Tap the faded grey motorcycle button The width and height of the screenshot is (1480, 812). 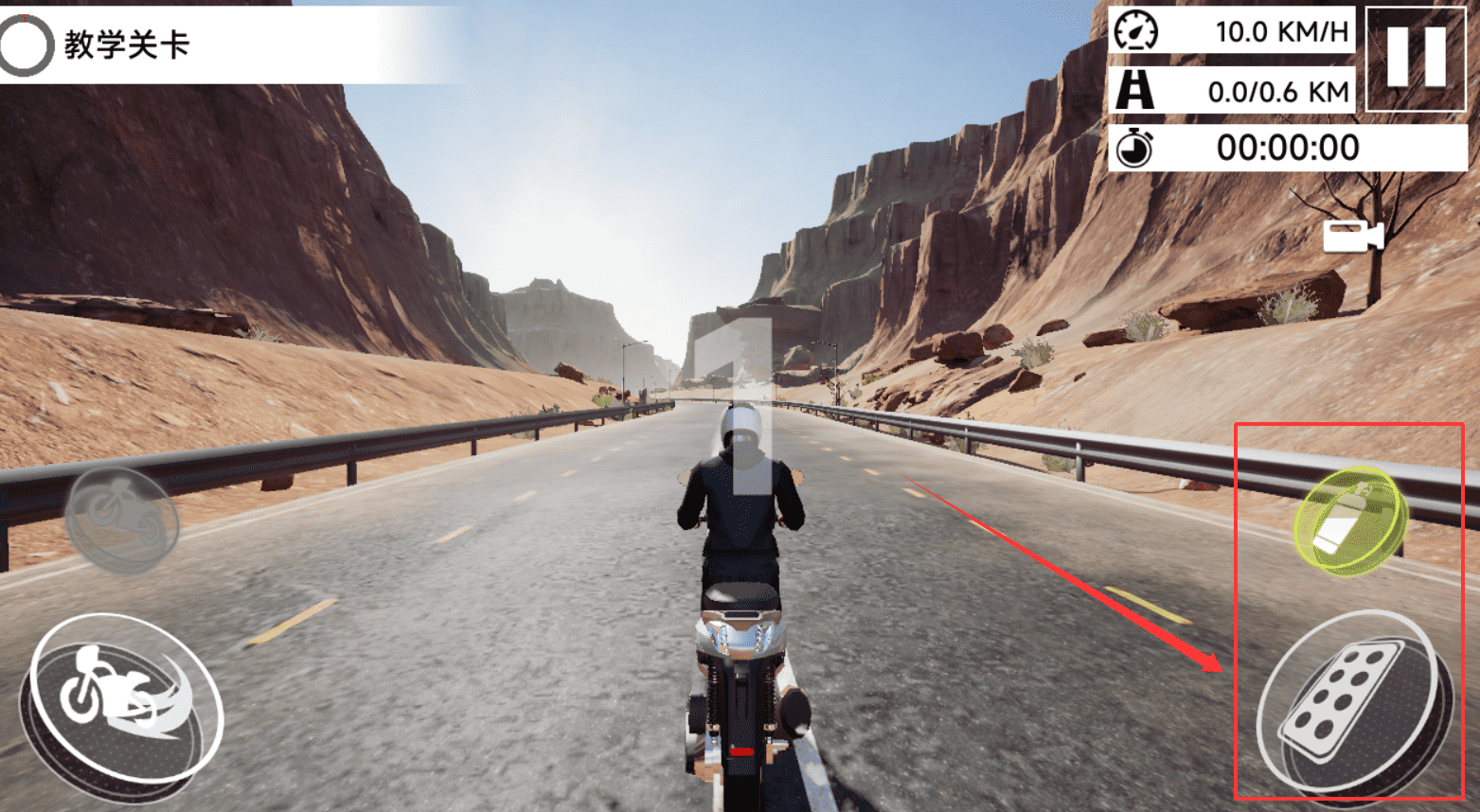click(x=122, y=520)
